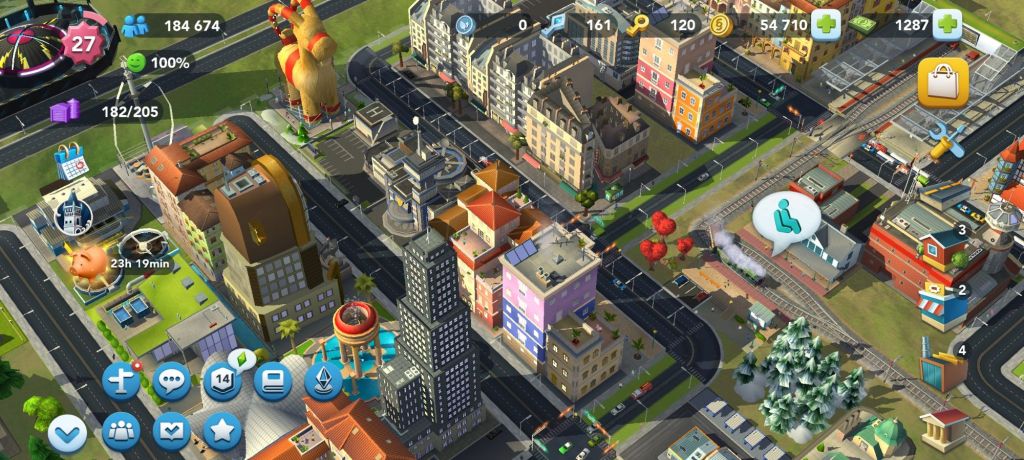Open the level 14 badge button
Screen dimensions: 1024x460
[222, 381]
